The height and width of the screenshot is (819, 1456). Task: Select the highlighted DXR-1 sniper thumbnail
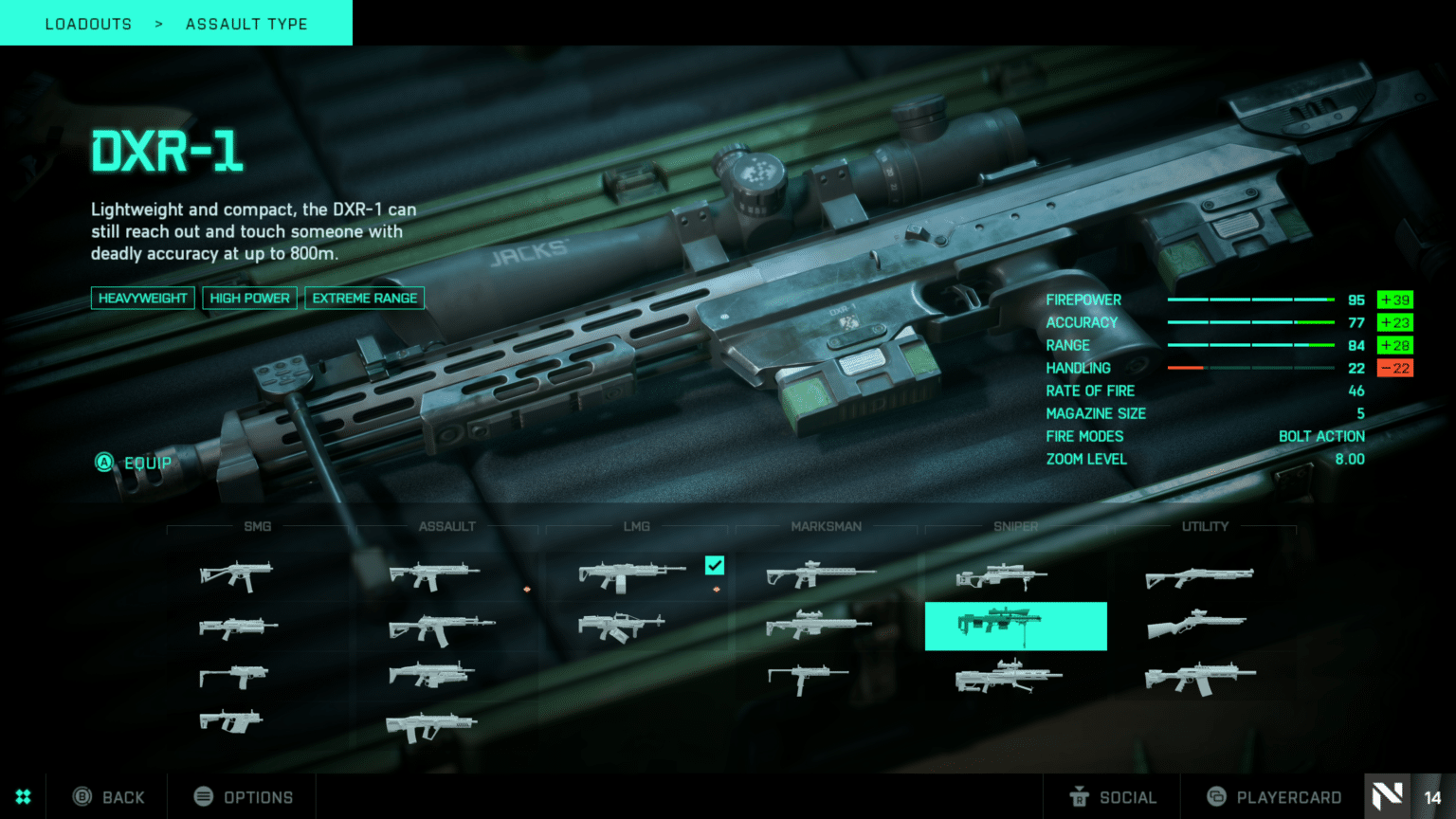coord(1015,626)
